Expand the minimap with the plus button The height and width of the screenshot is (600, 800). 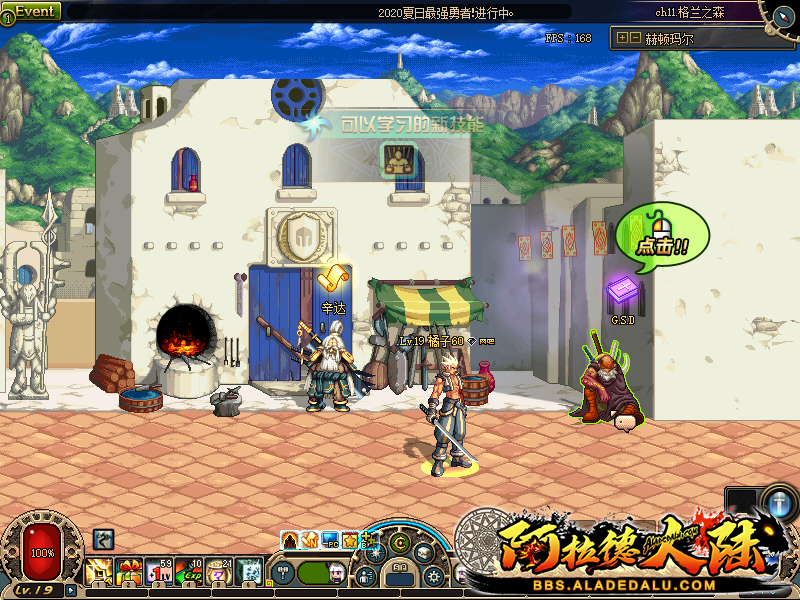[623, 38]
